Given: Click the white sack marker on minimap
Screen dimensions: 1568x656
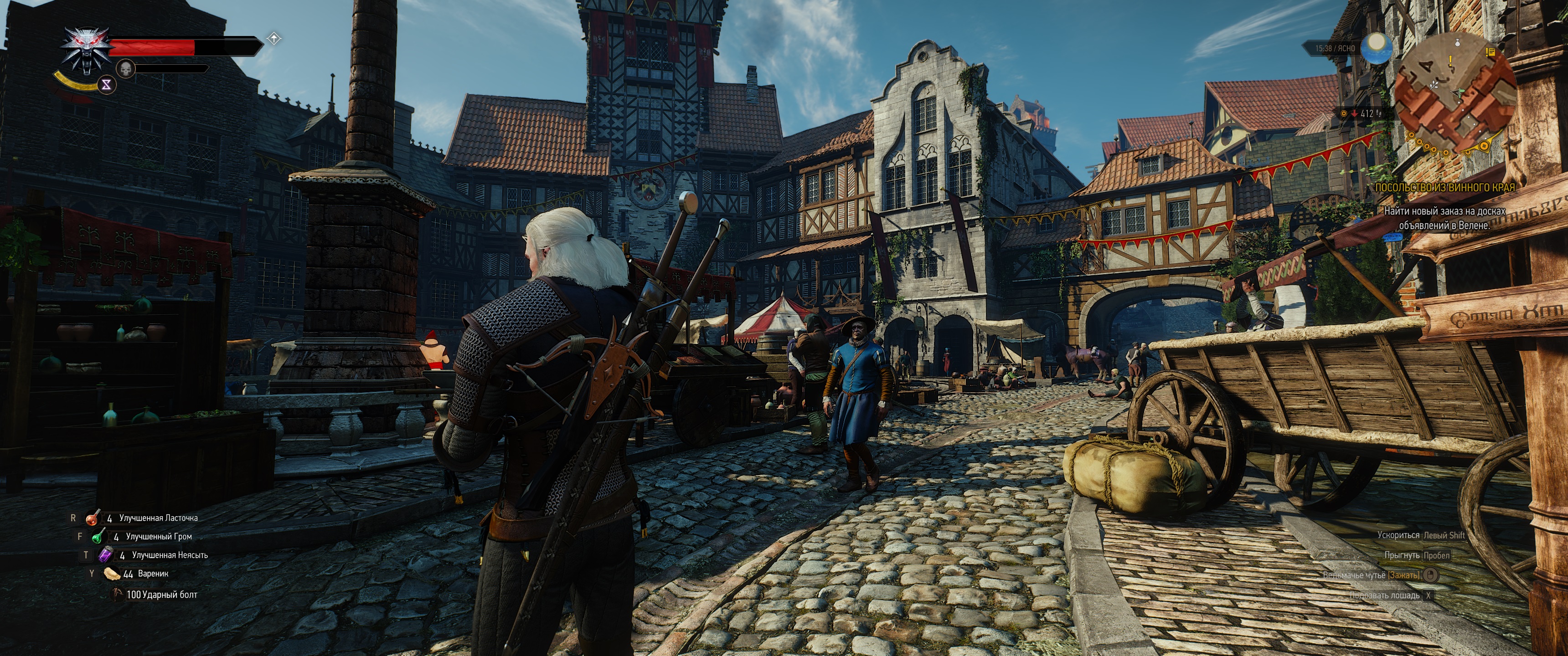Looking at the screenshot, I should tap(1457, 43).
